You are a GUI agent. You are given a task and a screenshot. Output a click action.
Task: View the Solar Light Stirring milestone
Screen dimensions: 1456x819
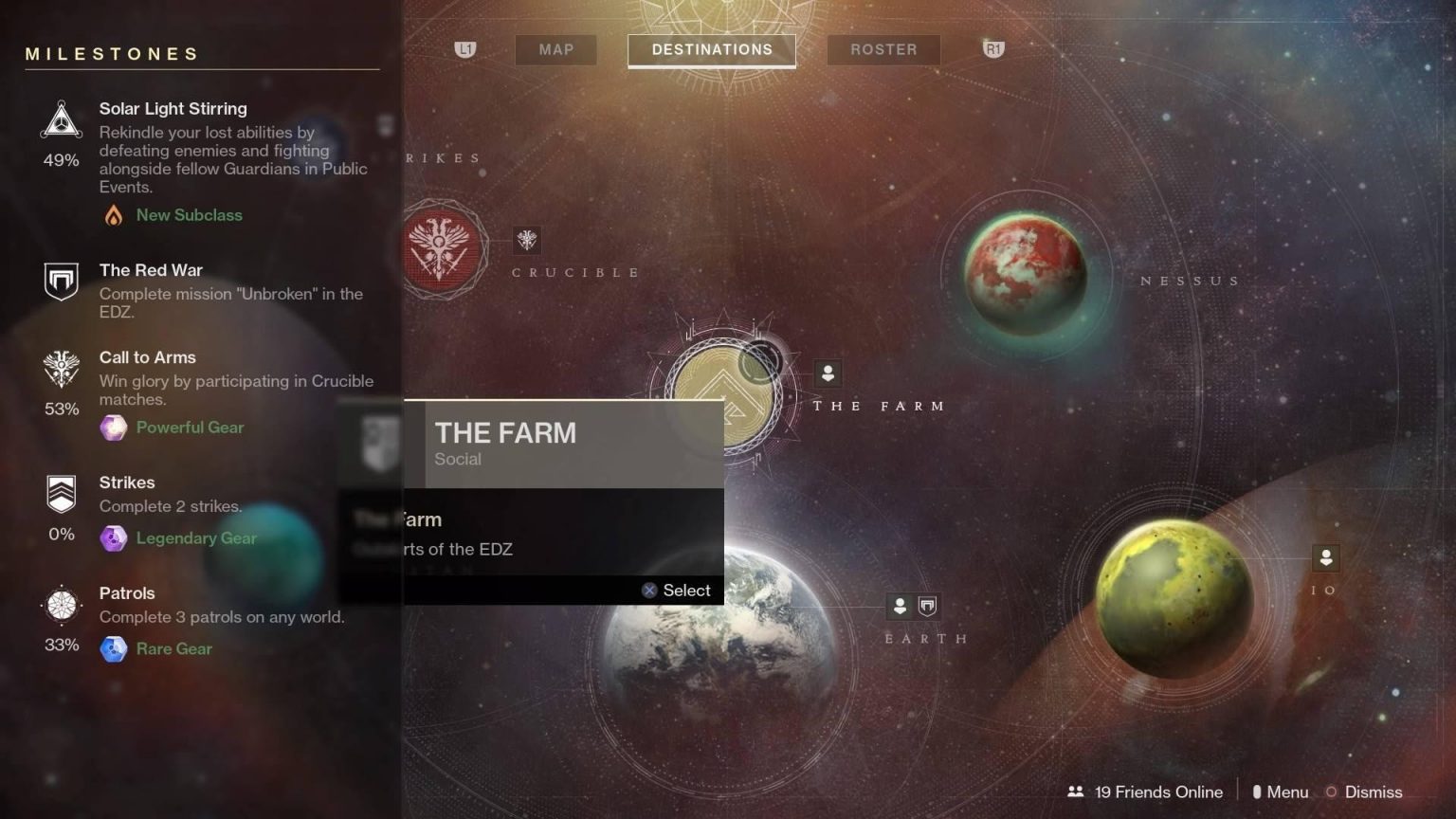173,109
